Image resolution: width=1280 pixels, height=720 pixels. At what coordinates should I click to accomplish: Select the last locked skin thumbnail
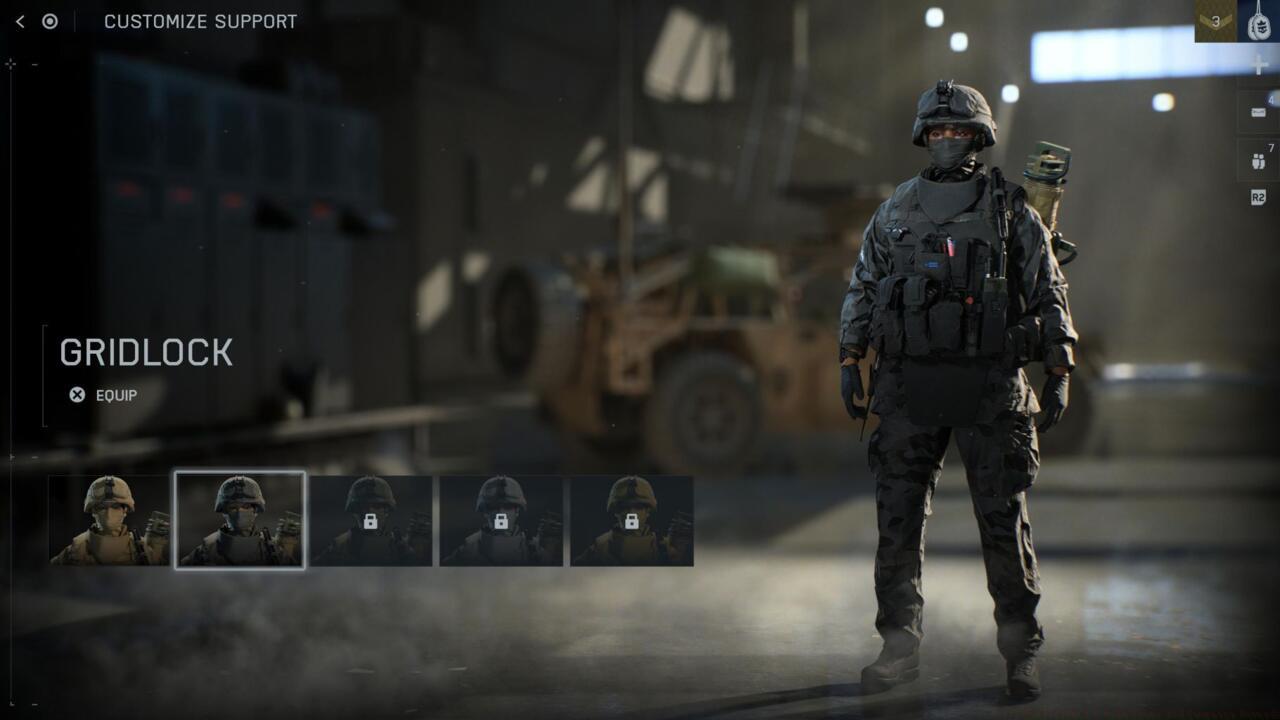click(x=633, y=521)
